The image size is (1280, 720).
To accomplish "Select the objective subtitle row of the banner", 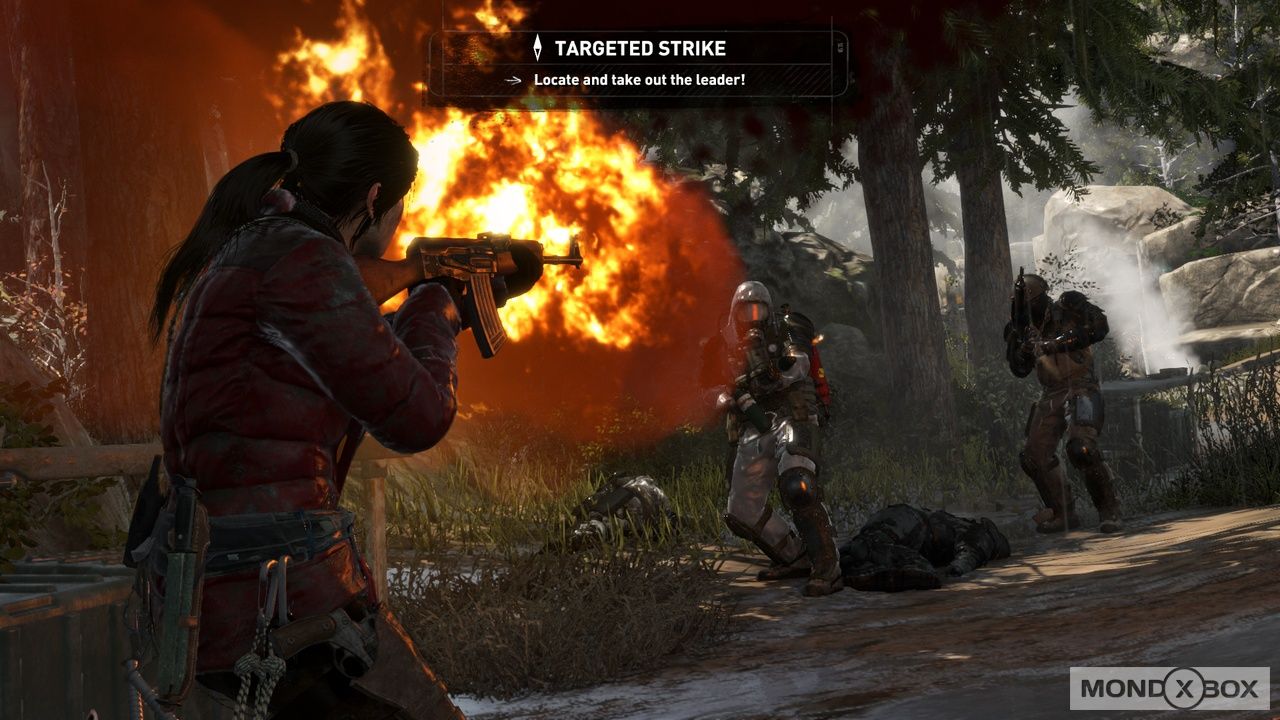I will pos(640,79).
